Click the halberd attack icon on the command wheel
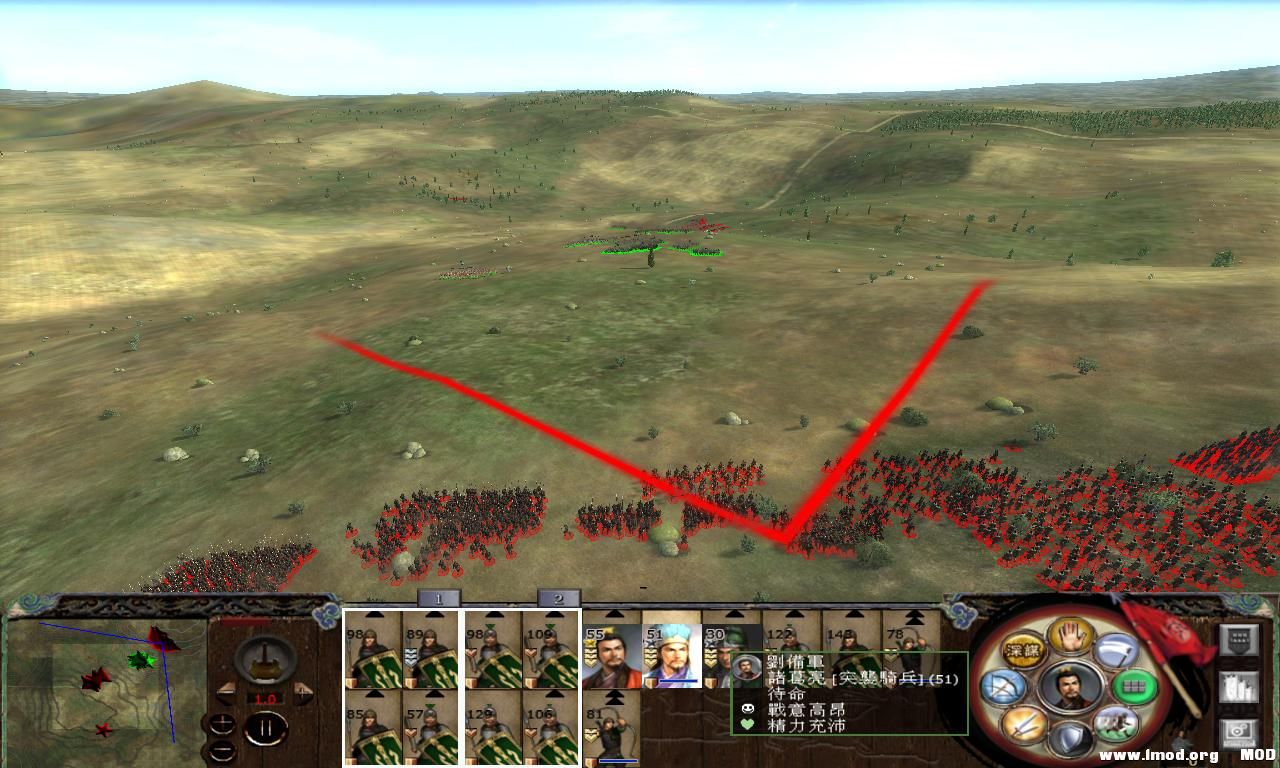1280x768 pixels. pos(1115,650)
